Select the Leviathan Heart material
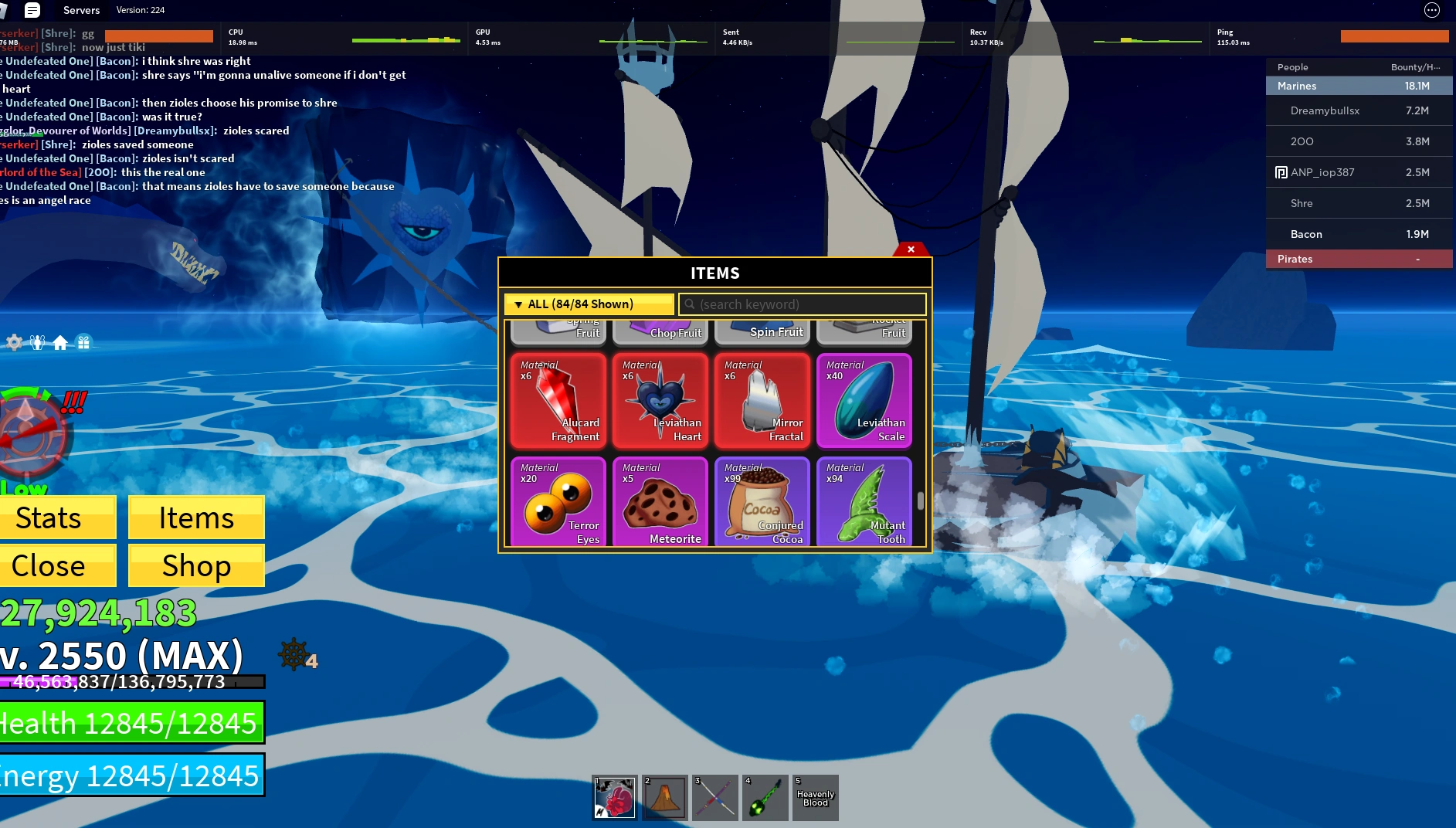The height and width of the screenshot is (828, 1456). [x=660, y=400]
